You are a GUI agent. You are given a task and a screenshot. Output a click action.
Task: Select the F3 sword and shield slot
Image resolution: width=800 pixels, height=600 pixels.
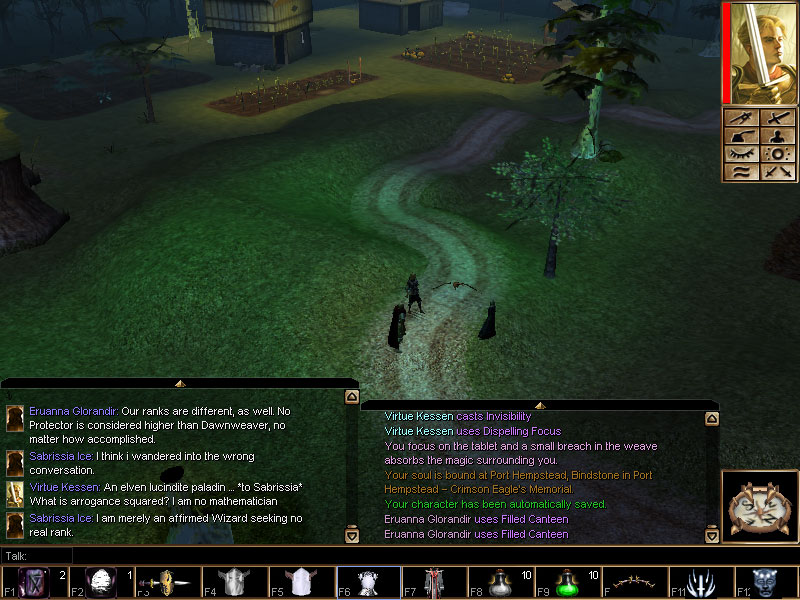coord(166,582)
